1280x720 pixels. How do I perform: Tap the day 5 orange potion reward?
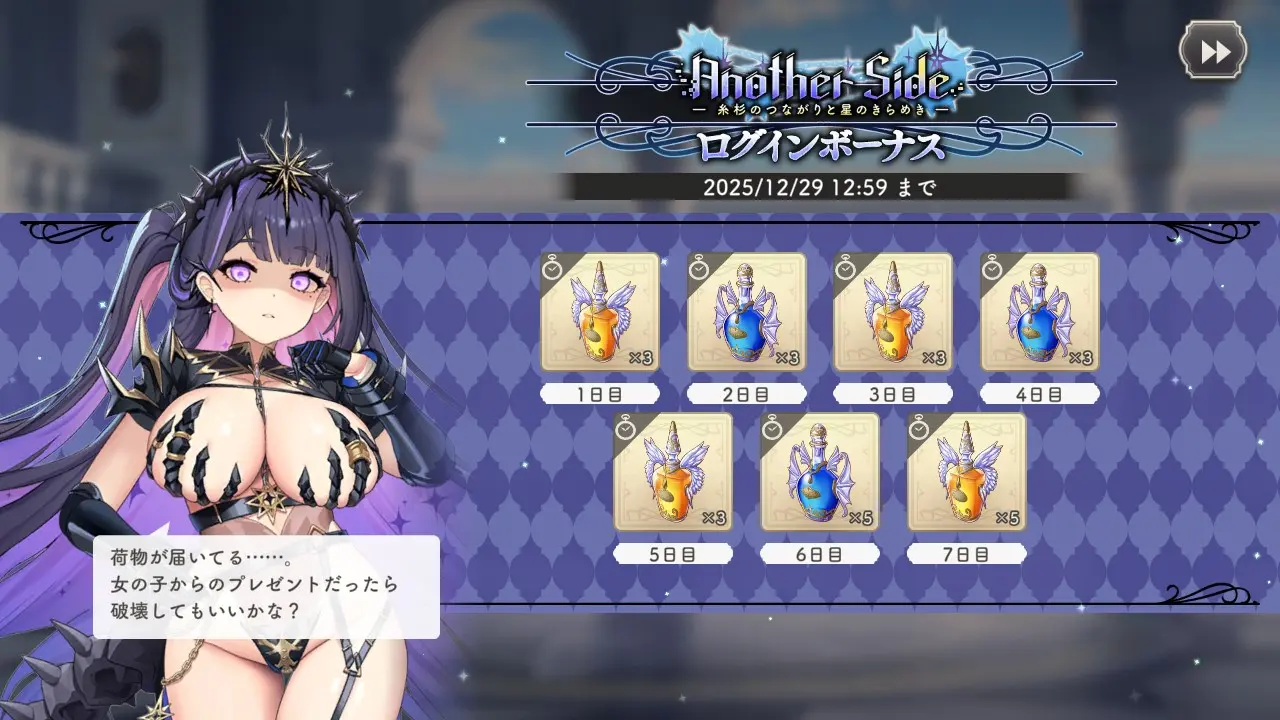pos(673,472)
